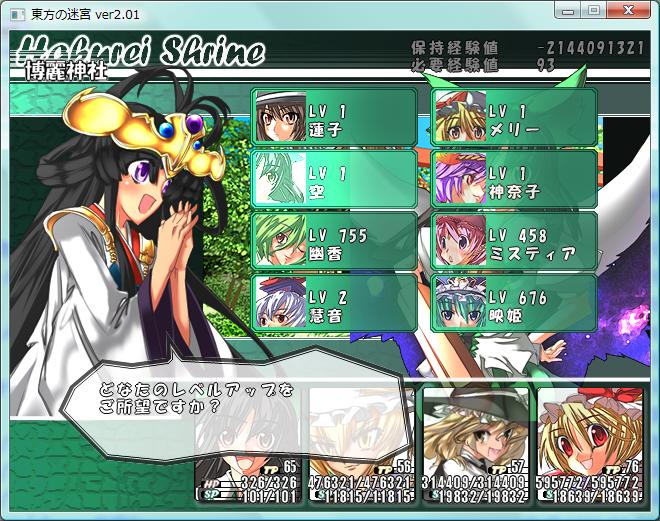
Task: Close the game window
Action: [629, 10]
